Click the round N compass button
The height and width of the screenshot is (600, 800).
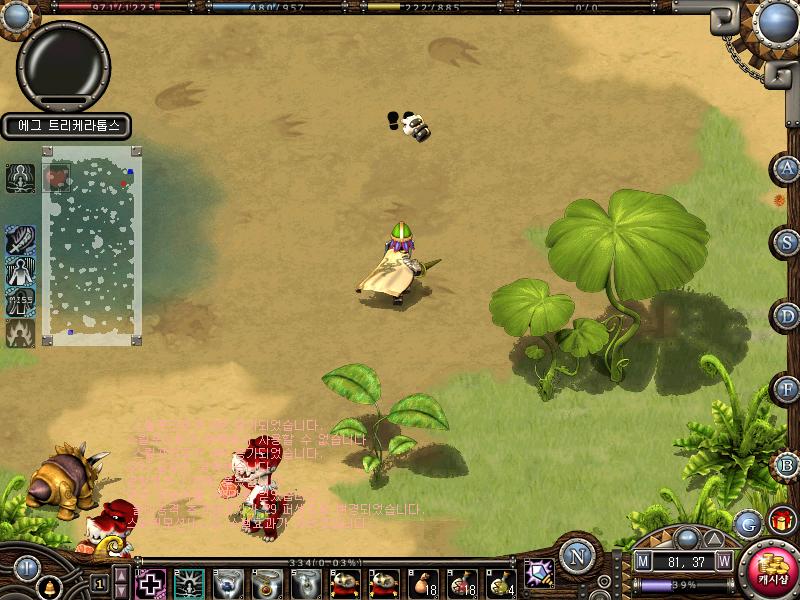577,556
